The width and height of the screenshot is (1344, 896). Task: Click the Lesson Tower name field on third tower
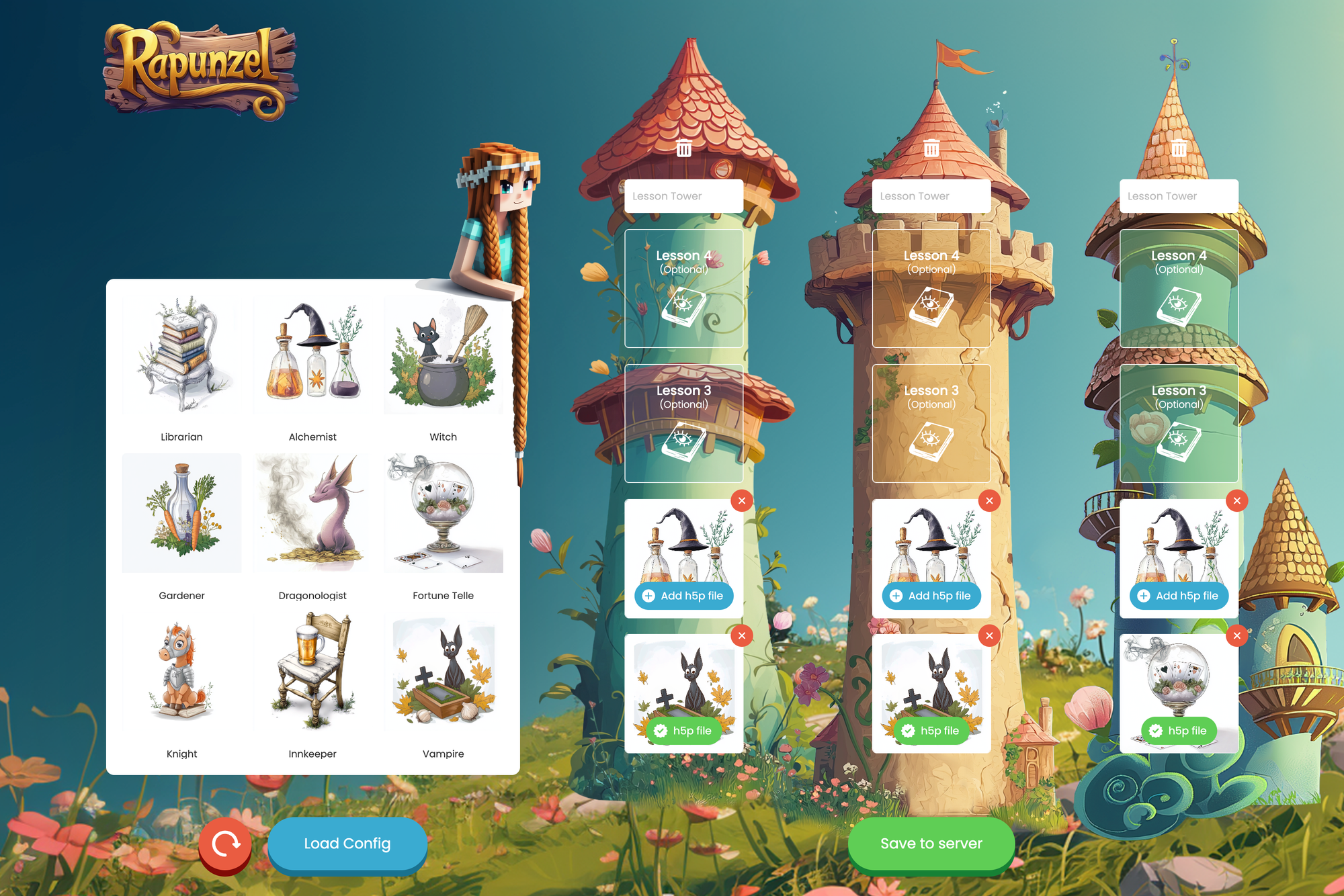1178,195
